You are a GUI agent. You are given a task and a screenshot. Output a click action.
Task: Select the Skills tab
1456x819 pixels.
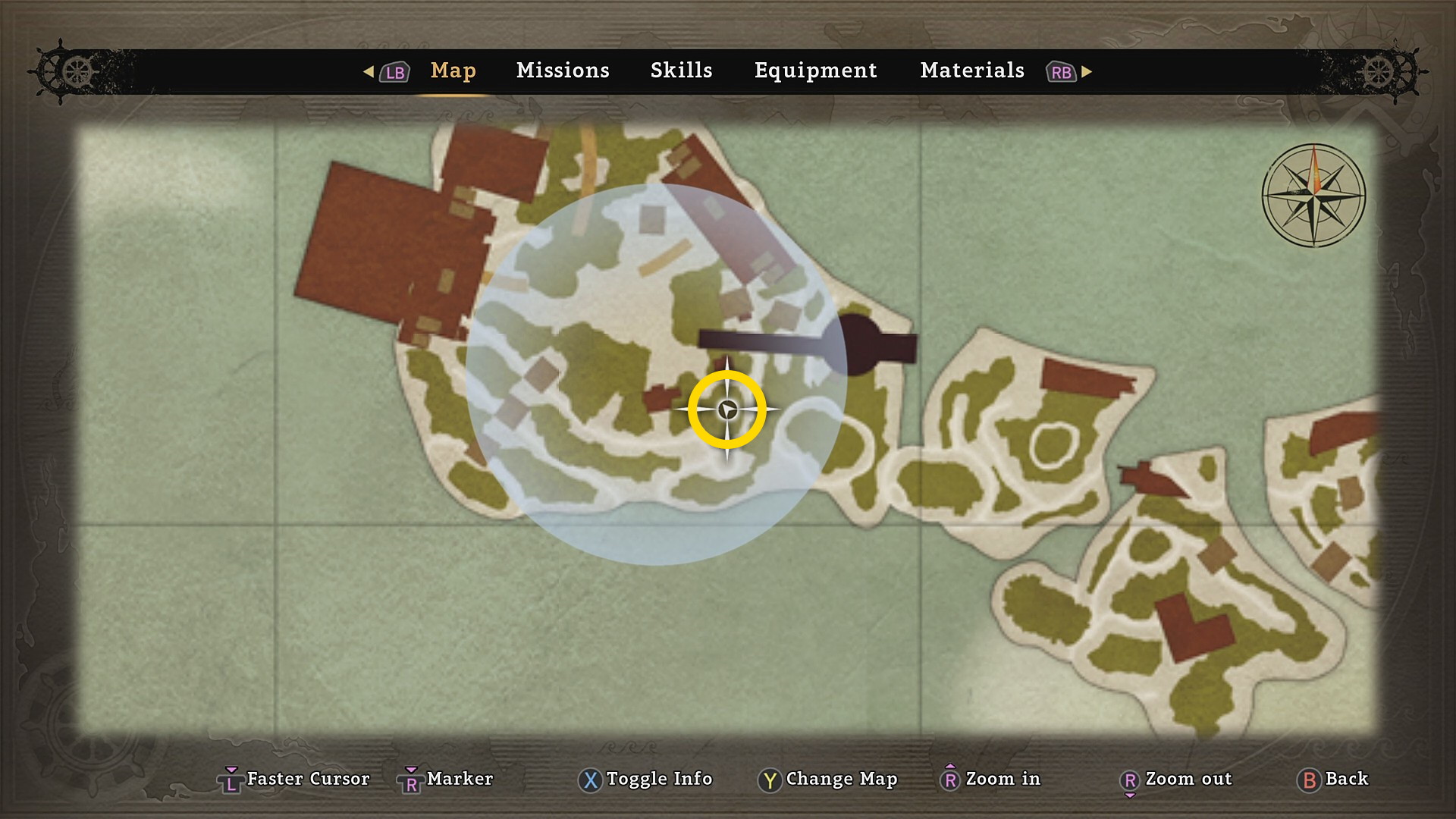pos(681,71)
